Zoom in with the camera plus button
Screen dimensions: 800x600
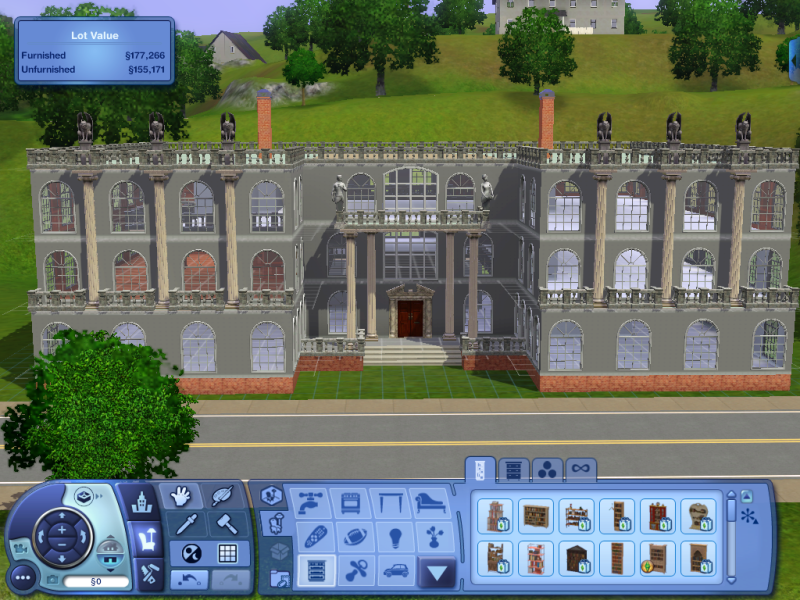tap(61, 529)
